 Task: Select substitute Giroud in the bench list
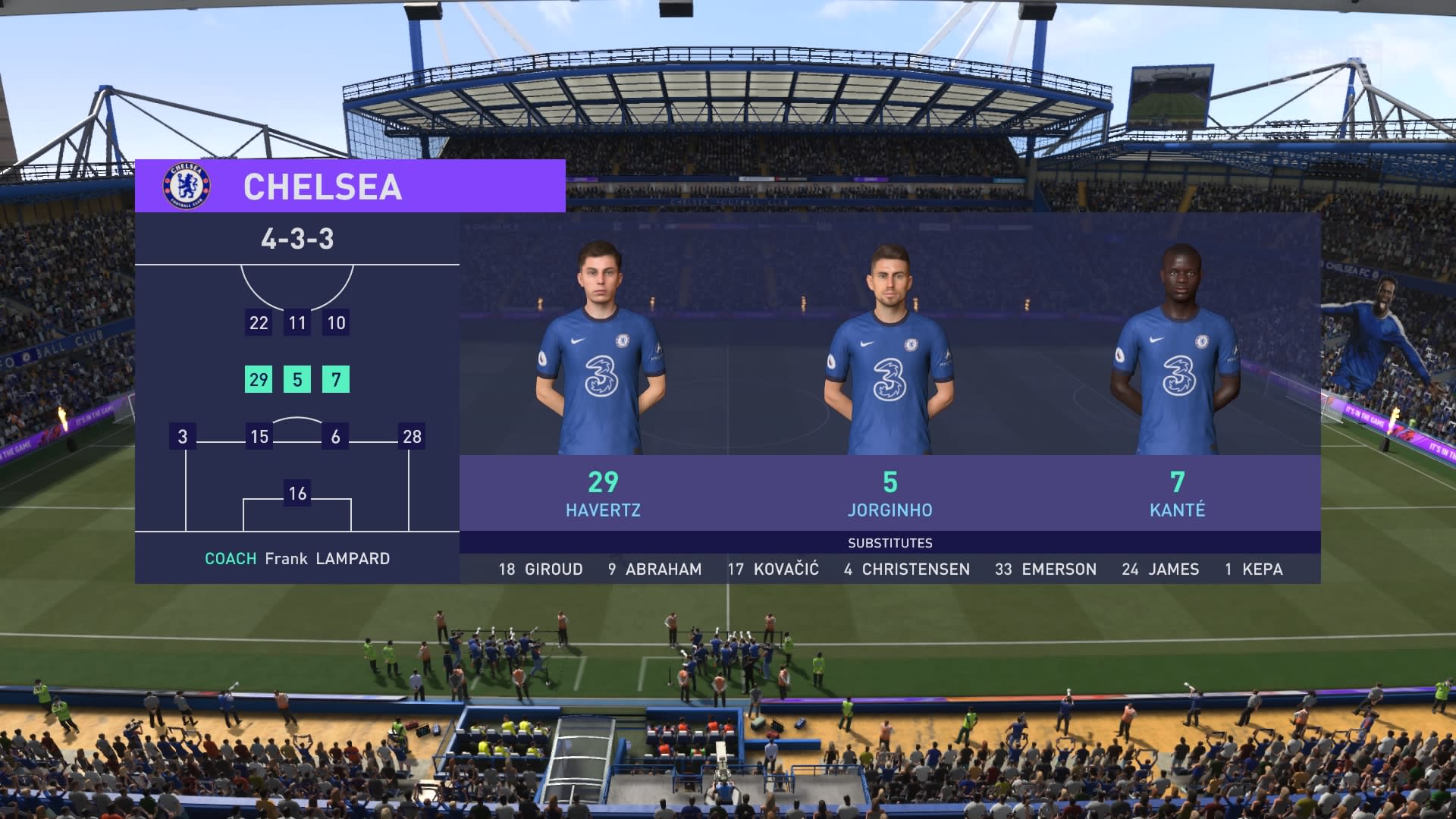coord(541,569)
